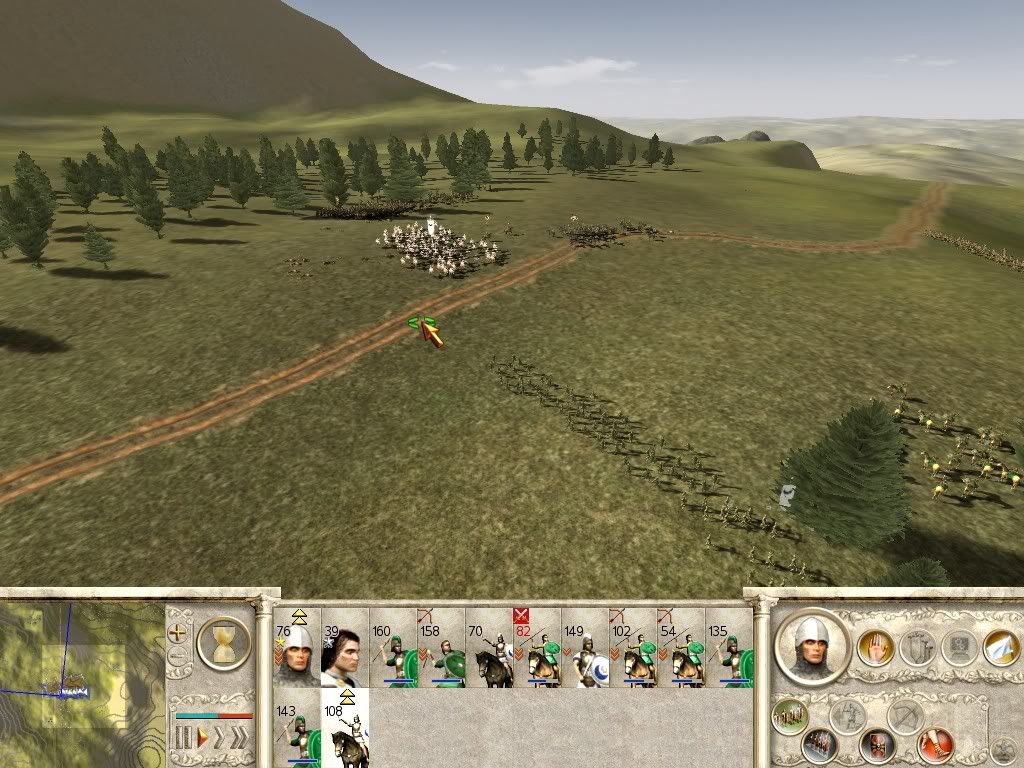Select the 39-man bodyguard unit card
The height and width of the screenshot is (768, 1024).
[345, 648]
